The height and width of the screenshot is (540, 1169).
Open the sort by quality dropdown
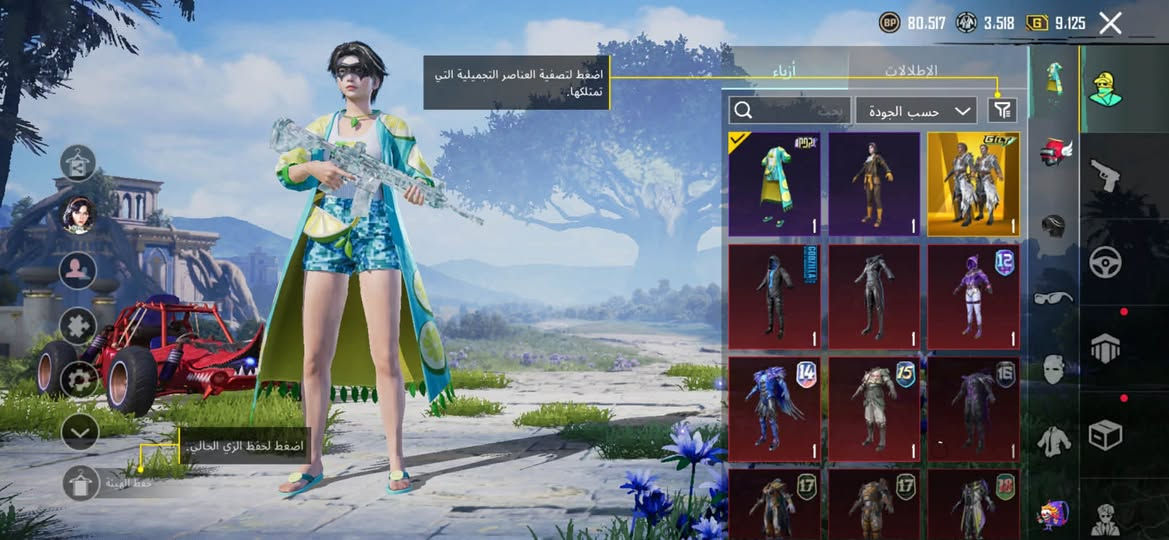[916, 110]
